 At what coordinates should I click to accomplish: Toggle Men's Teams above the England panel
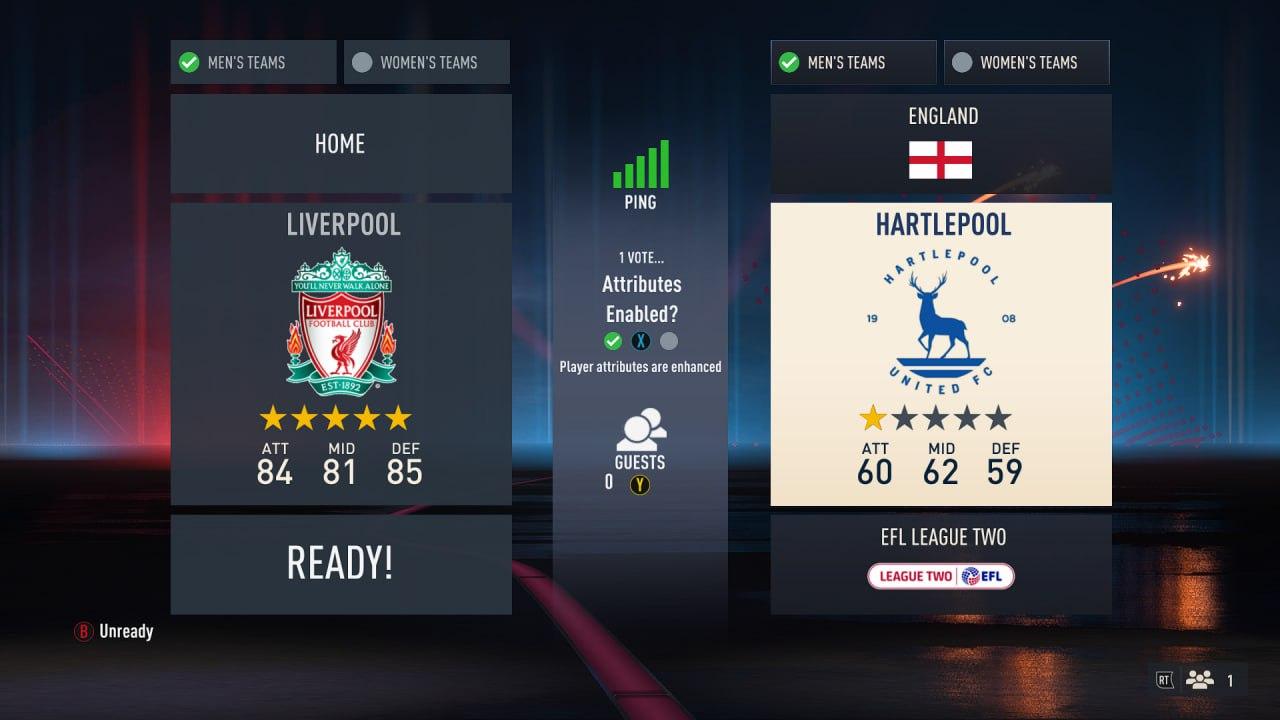[x=853, y=62]
